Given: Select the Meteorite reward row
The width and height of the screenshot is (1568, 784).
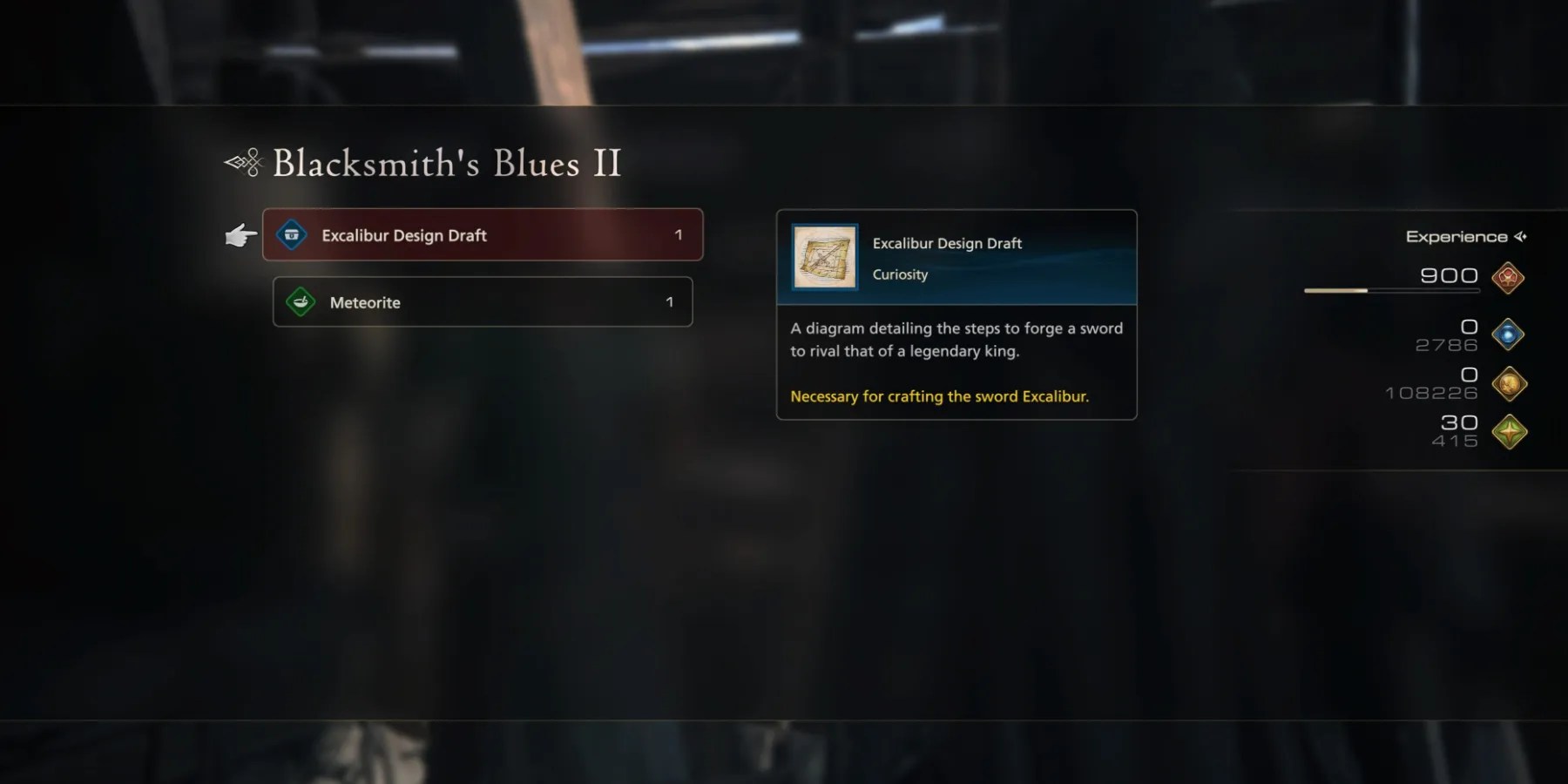Looking at the screenshot, I should (x=483, y=302).
